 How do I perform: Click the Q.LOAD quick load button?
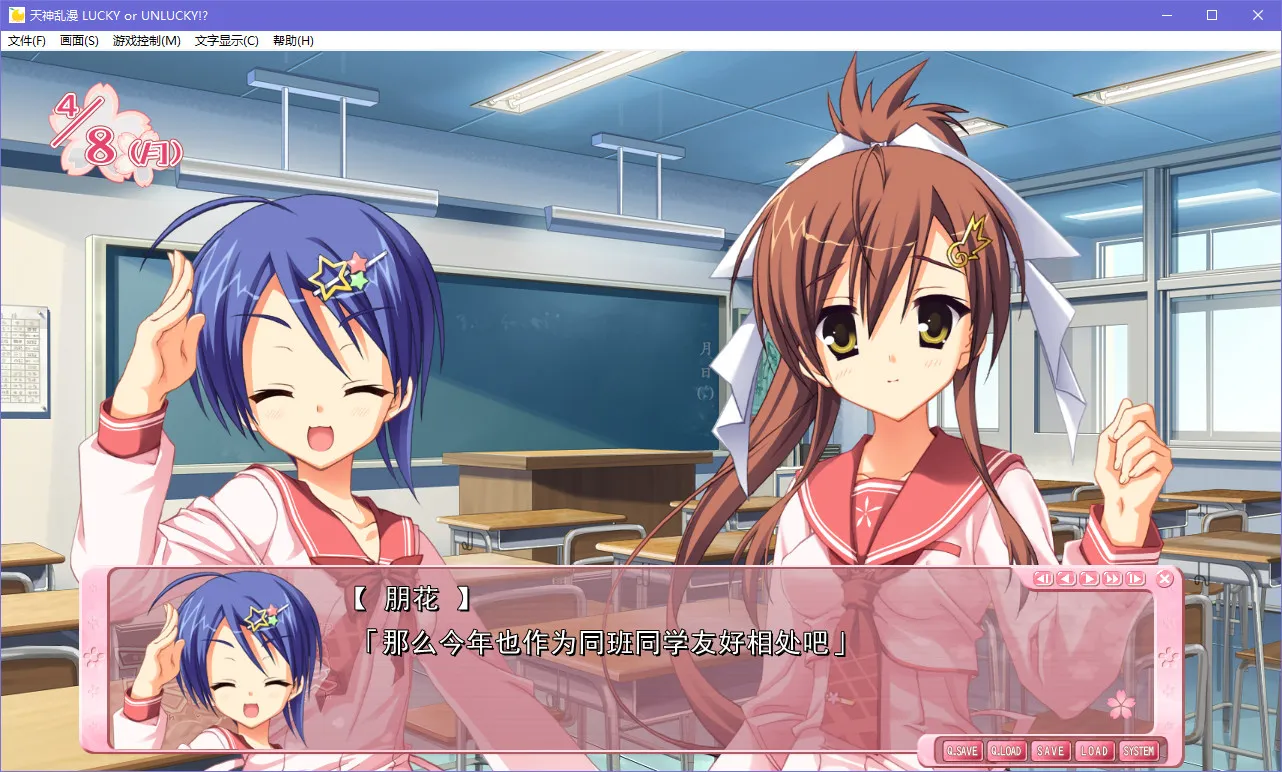1006,751
